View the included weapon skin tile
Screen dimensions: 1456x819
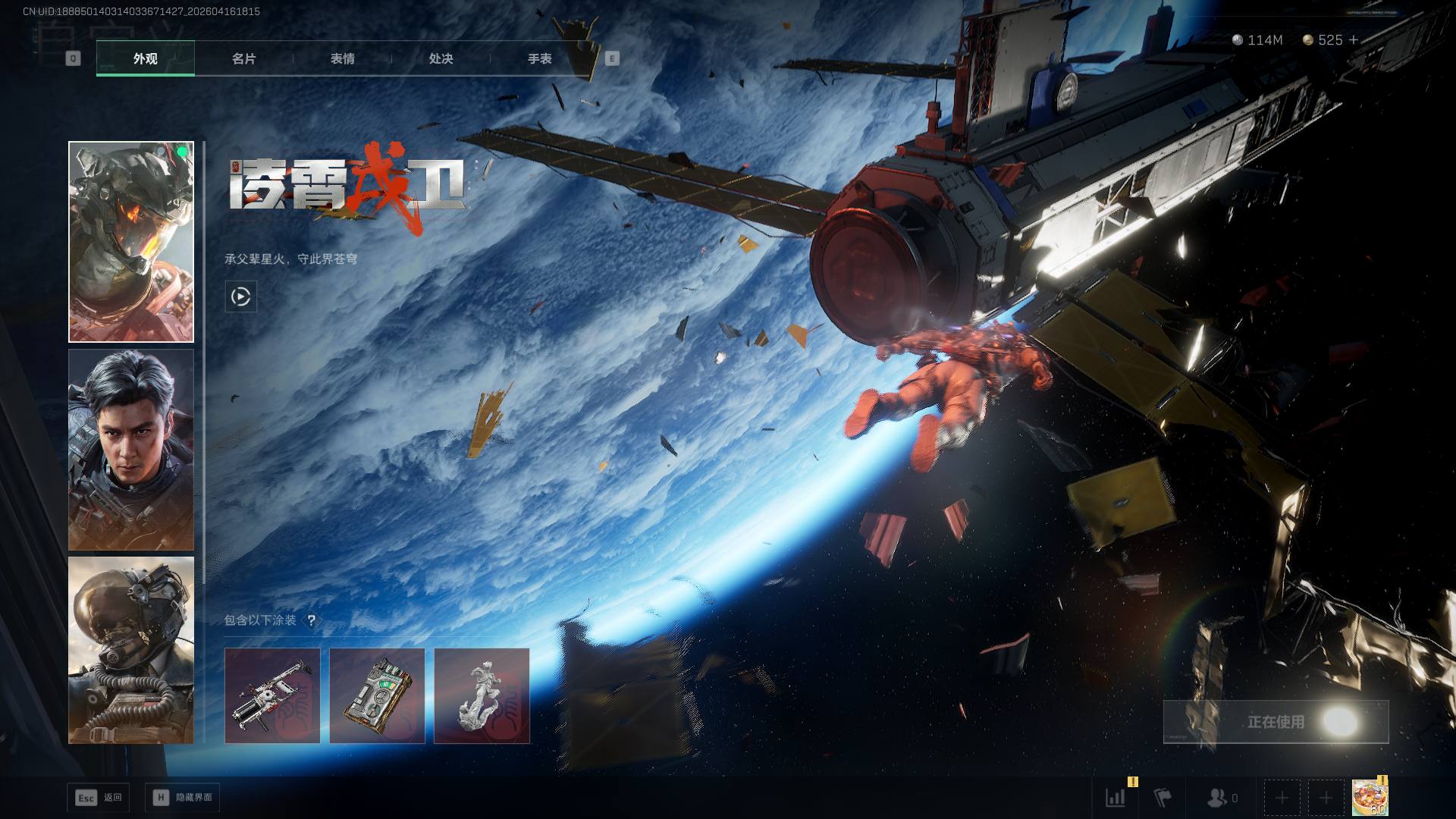(272, 695)
